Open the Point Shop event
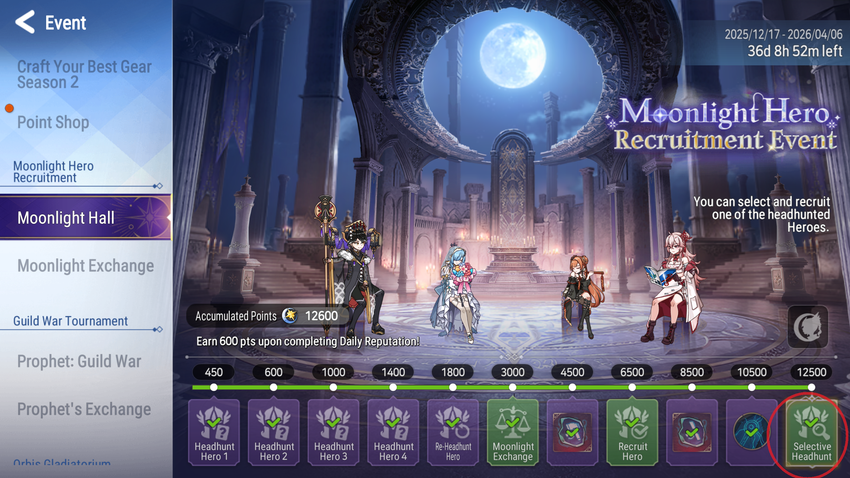 coord(53,122)
